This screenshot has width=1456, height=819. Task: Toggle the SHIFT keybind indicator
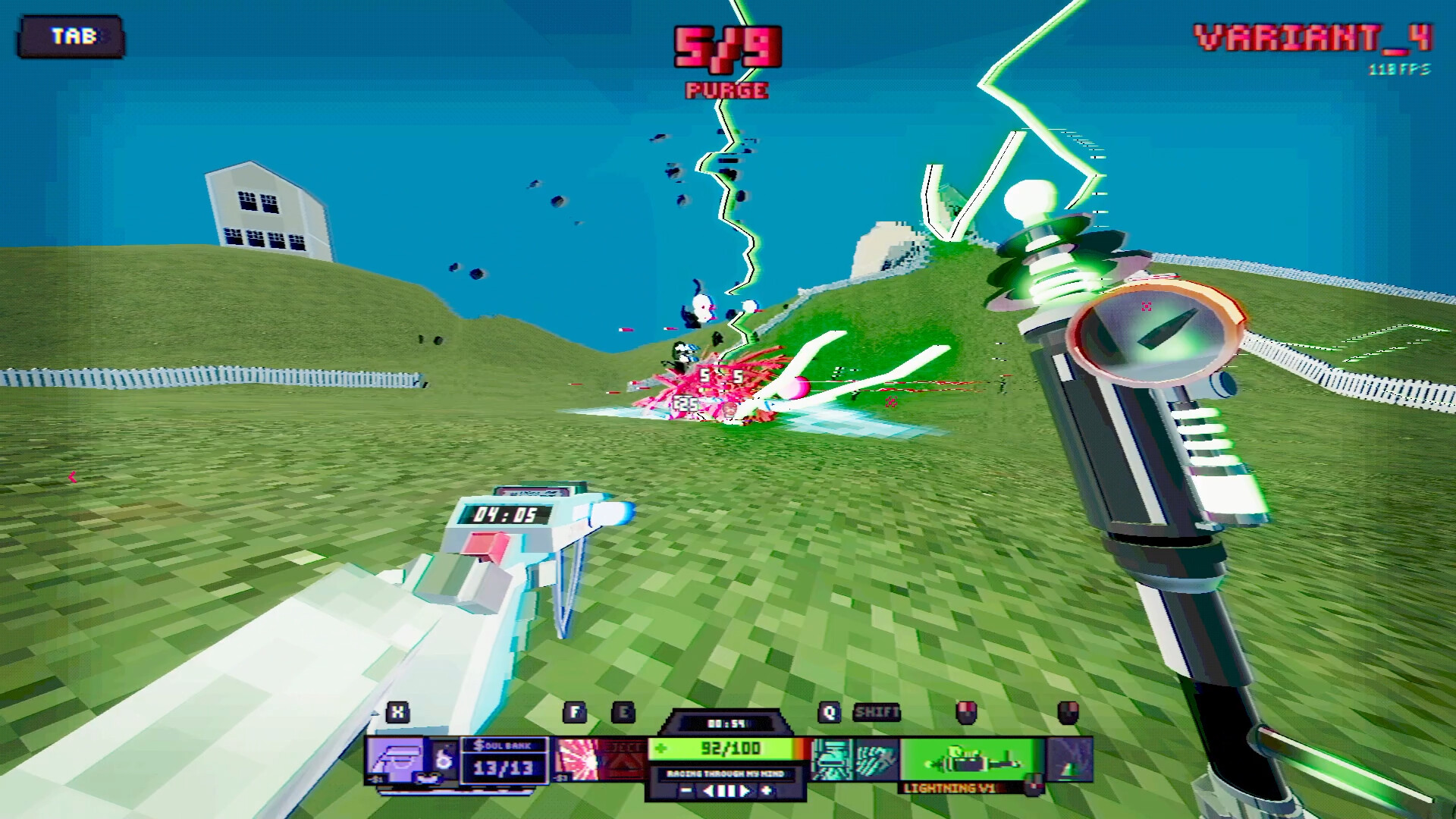(877, 713)
